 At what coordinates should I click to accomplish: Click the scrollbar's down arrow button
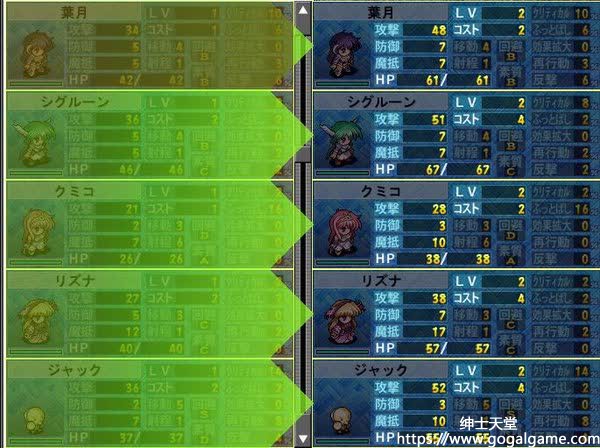(303, 437)
